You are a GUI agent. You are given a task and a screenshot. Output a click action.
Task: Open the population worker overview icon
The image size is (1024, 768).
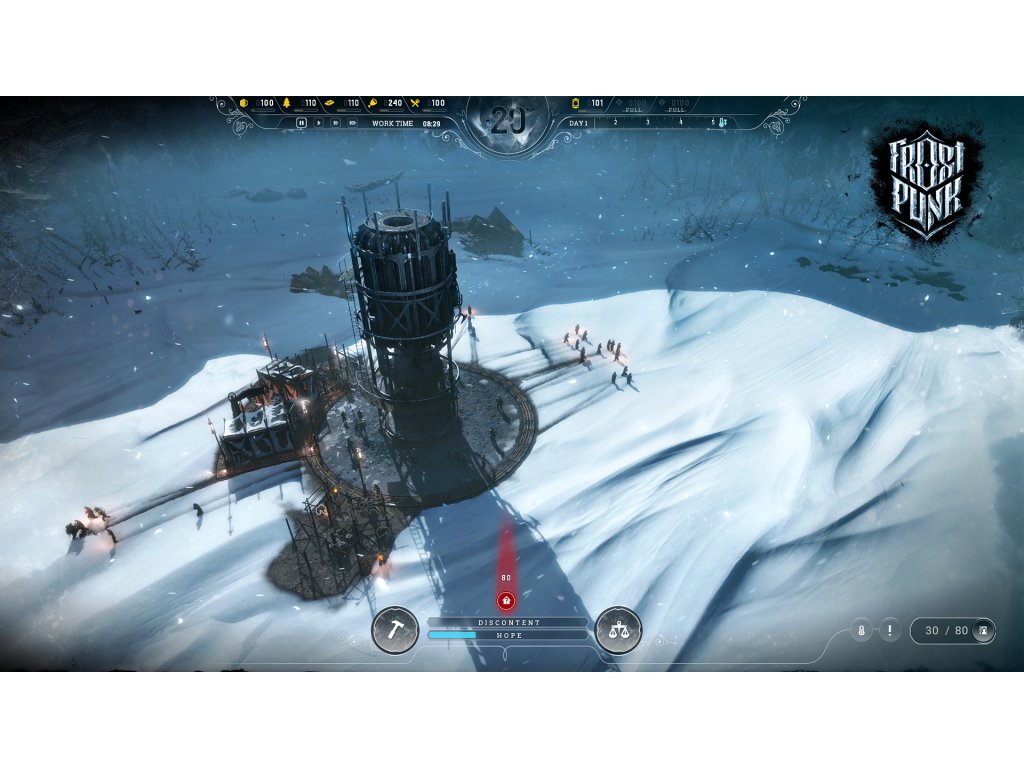click(983, 631)
